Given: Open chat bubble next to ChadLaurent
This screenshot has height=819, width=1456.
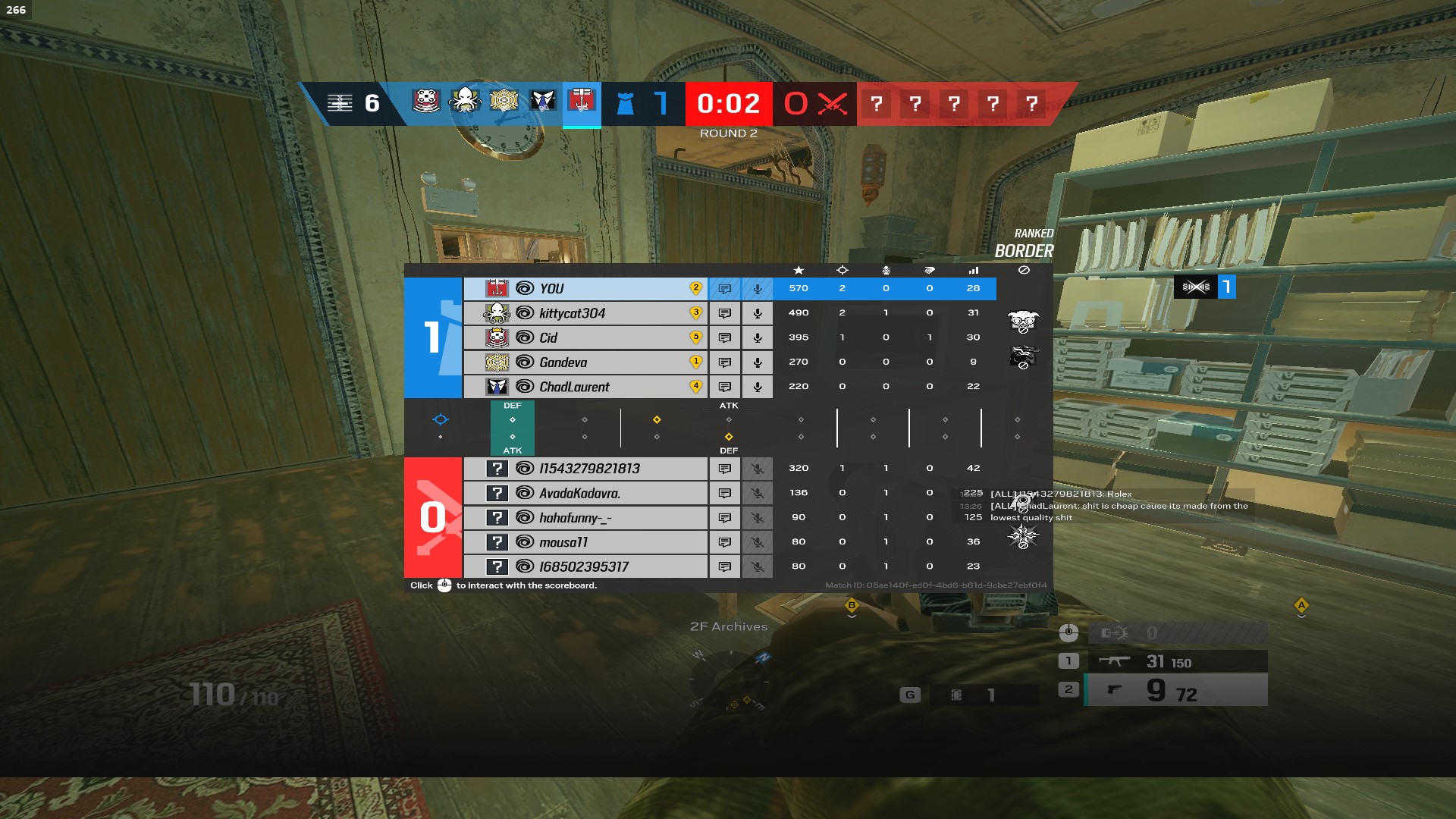Looking at the screenshot, I should coord(726,387).
